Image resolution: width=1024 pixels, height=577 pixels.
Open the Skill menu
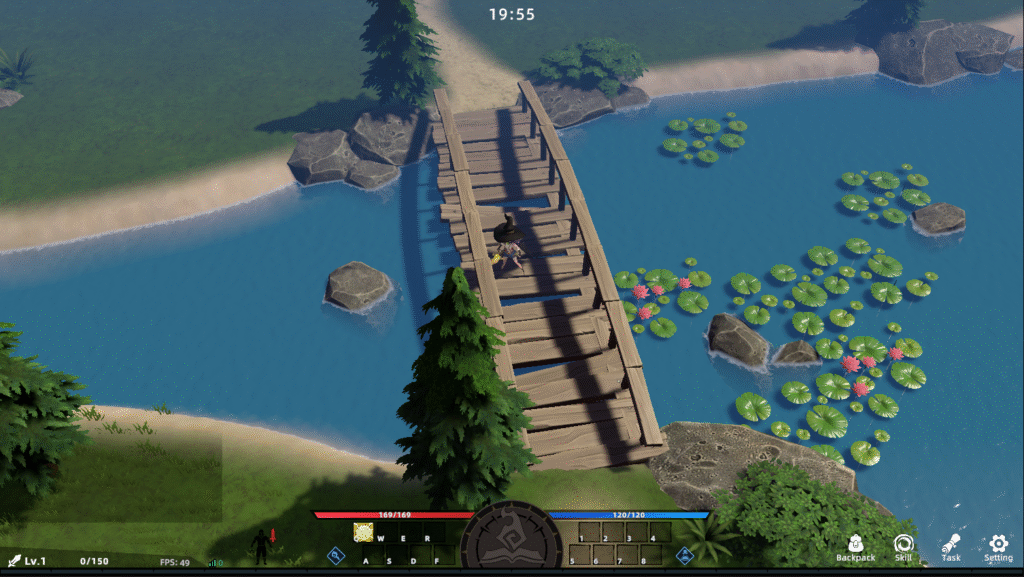coord(903,545)
